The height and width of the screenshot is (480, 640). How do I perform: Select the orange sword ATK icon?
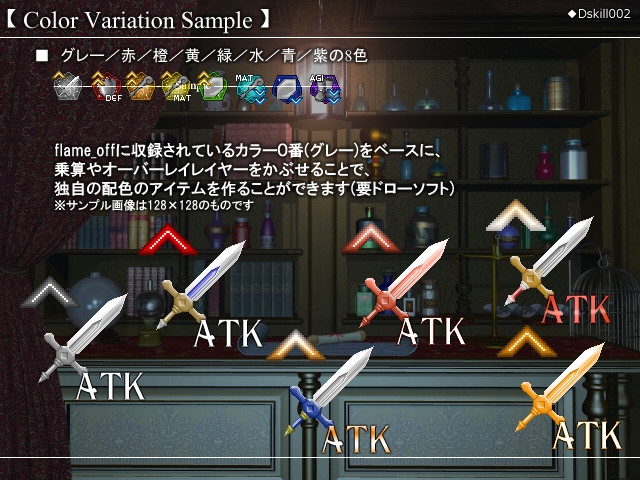[x=562, y=390]
